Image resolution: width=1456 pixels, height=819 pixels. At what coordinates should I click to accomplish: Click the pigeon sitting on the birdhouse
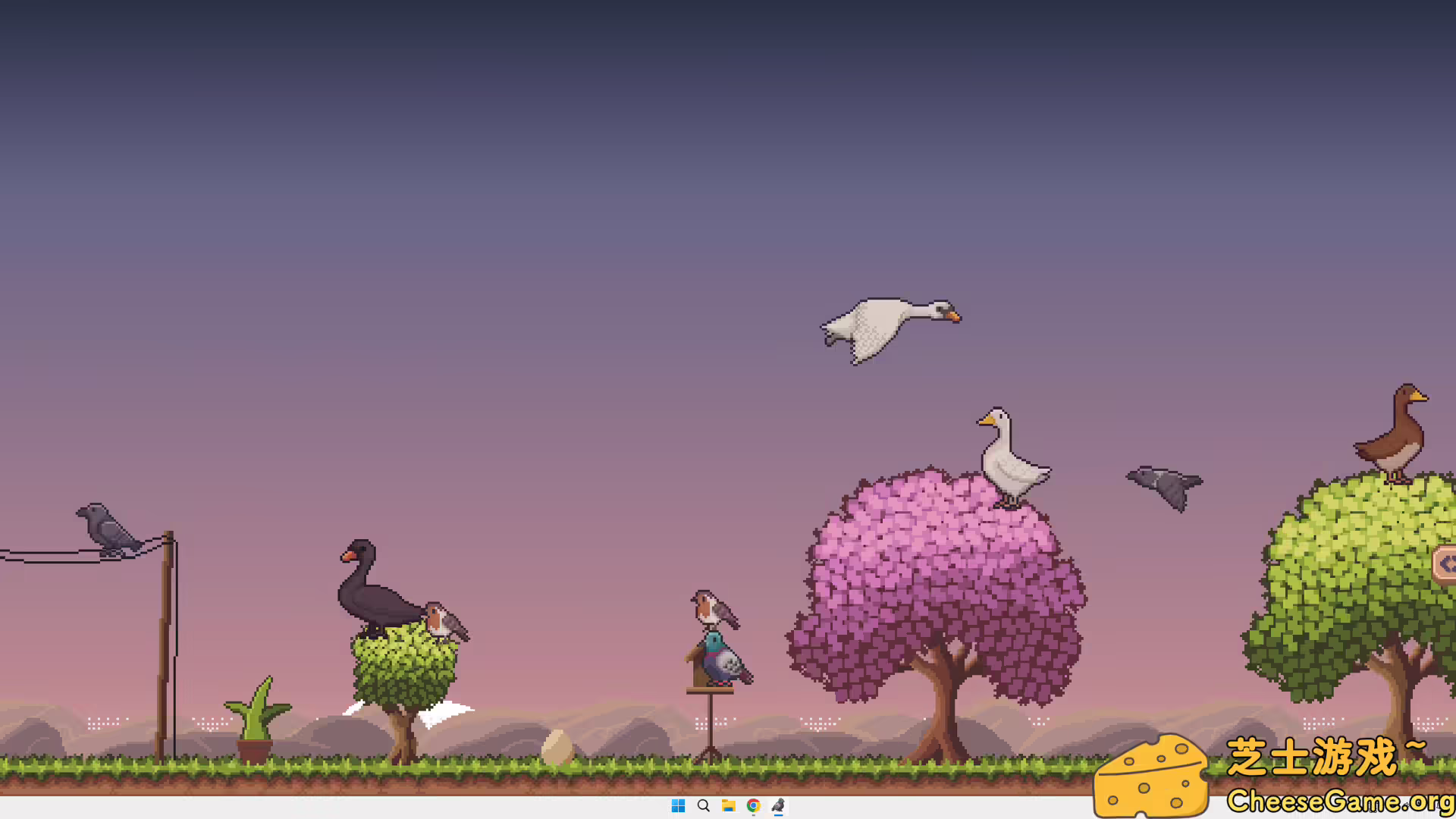point(720,660)
